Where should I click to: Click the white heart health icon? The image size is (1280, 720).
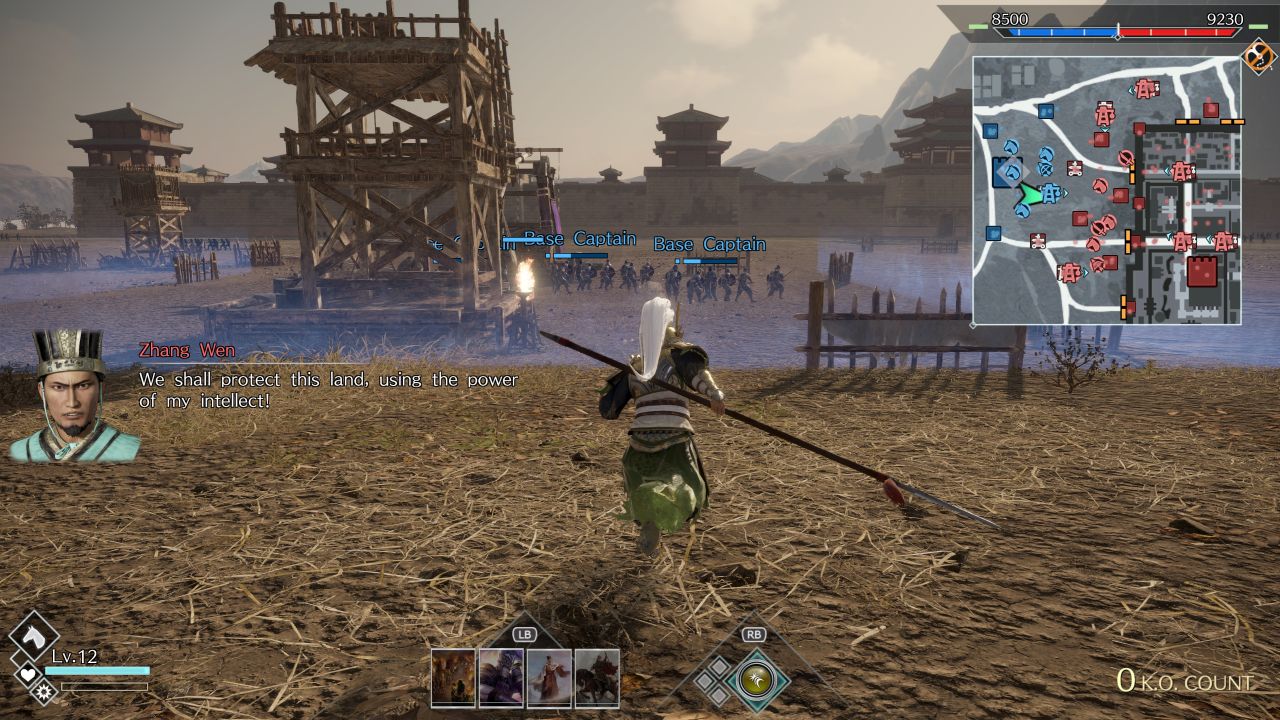[28, 674]
